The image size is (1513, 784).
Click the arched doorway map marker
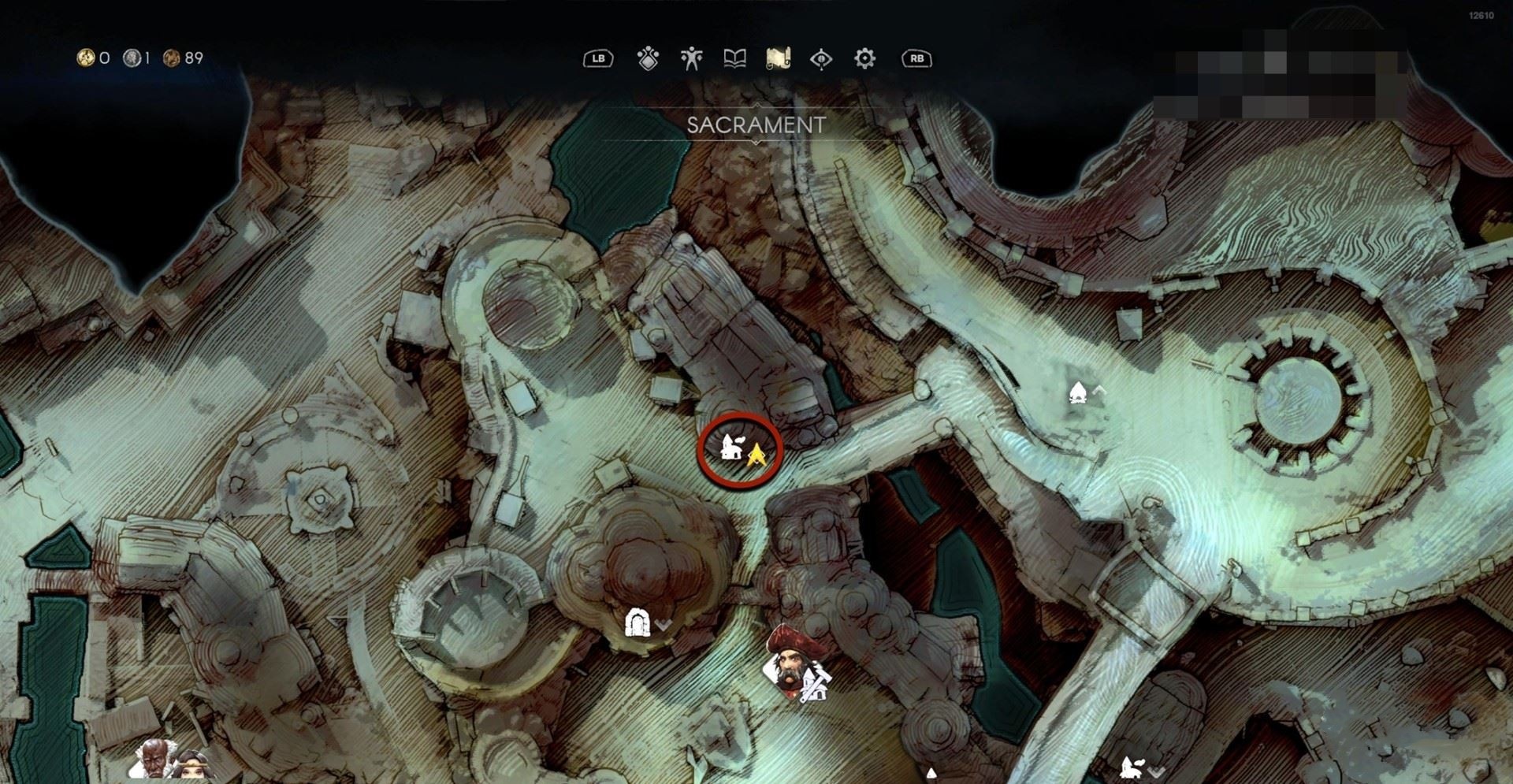(637, 622)
